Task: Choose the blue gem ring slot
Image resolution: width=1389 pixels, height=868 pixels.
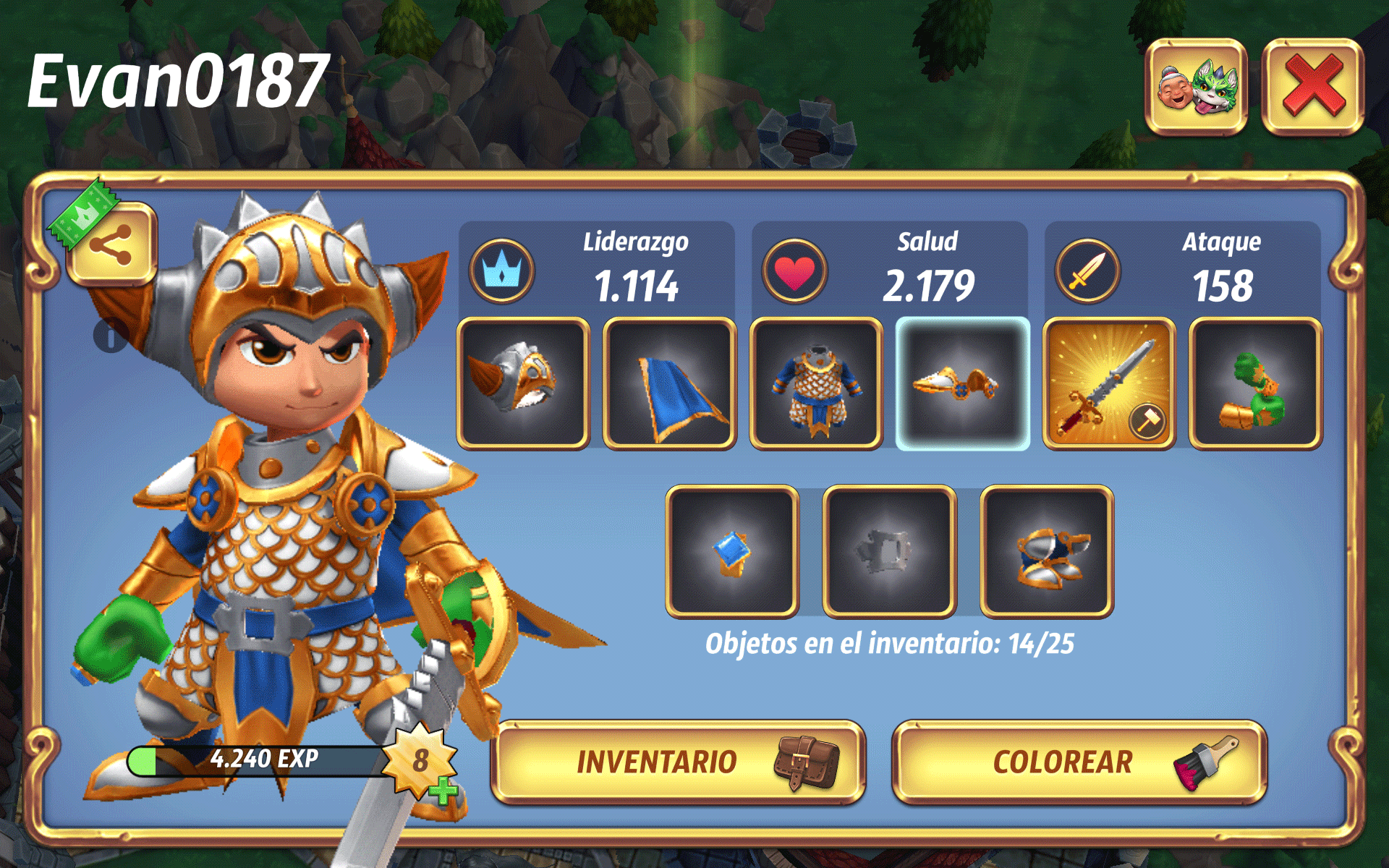Action: point(732,551)
